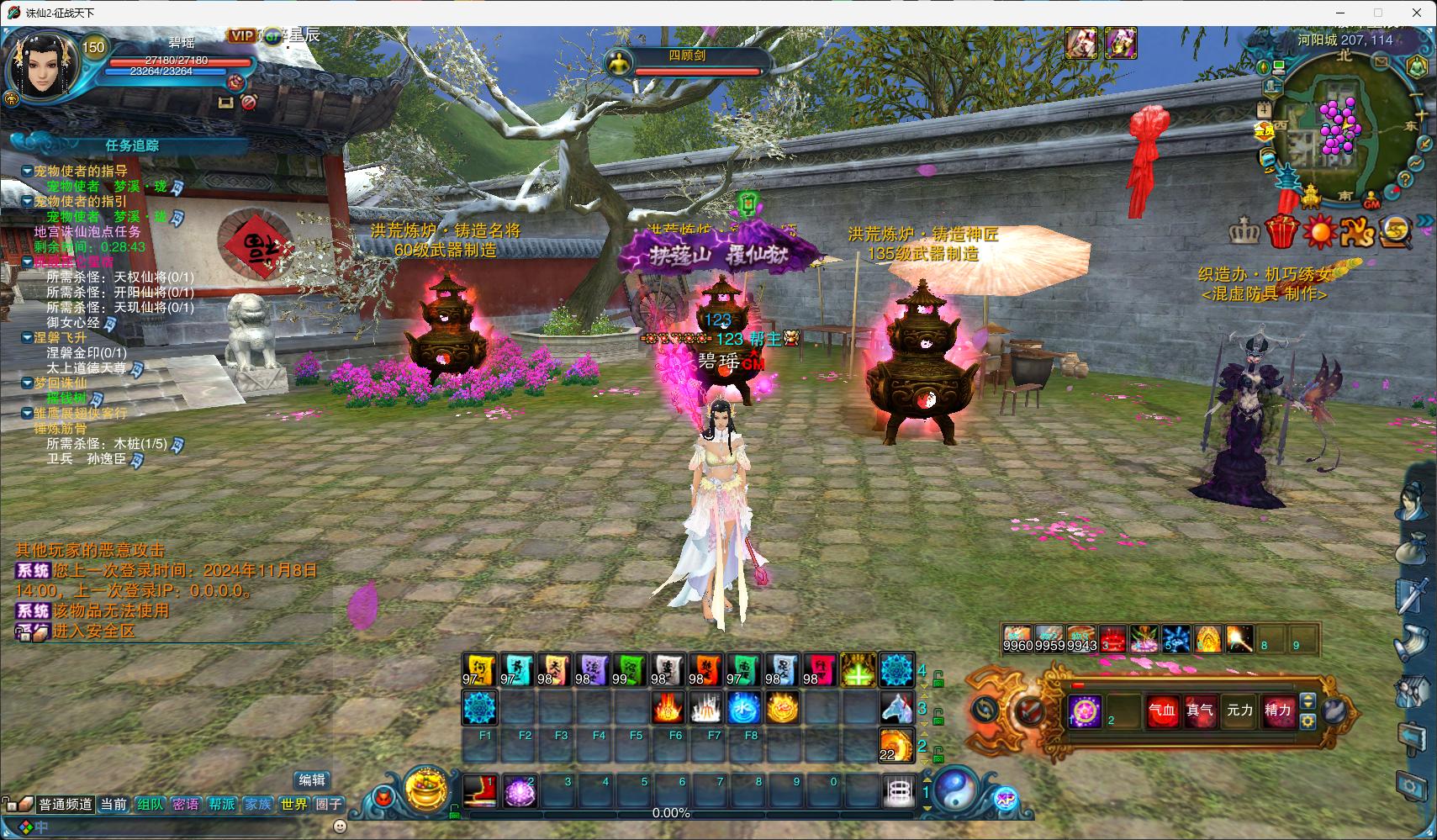
Task: Click the mail envelope icon on the minimap
Action: pos(1381,61)
